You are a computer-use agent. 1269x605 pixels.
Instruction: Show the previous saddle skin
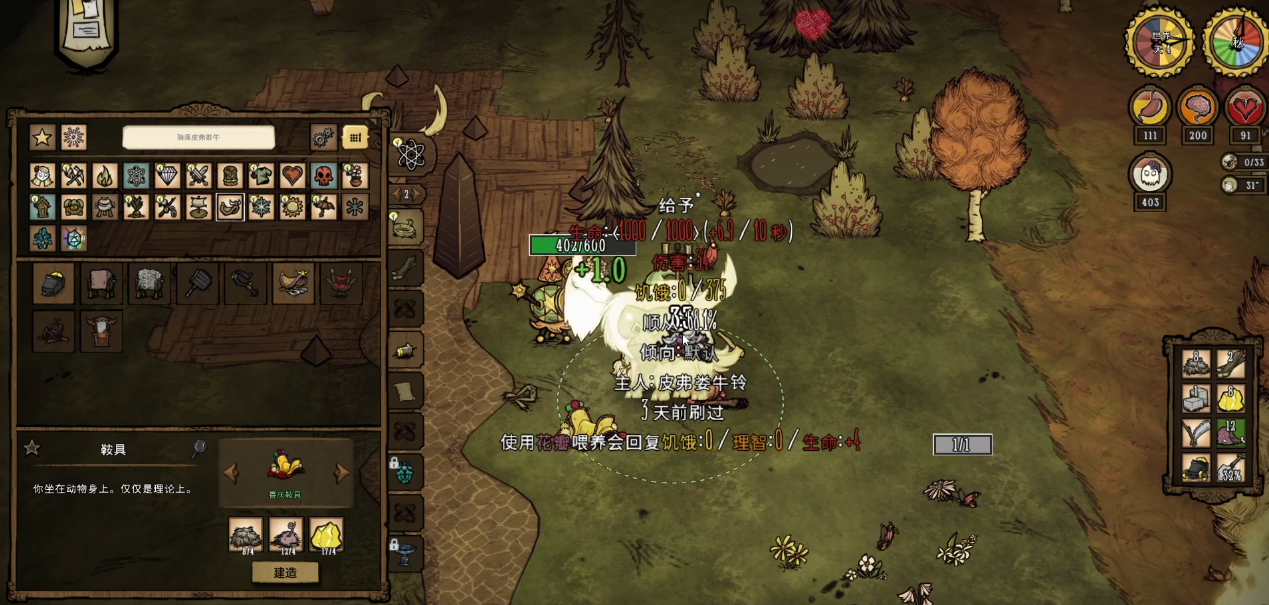point(230,472)
